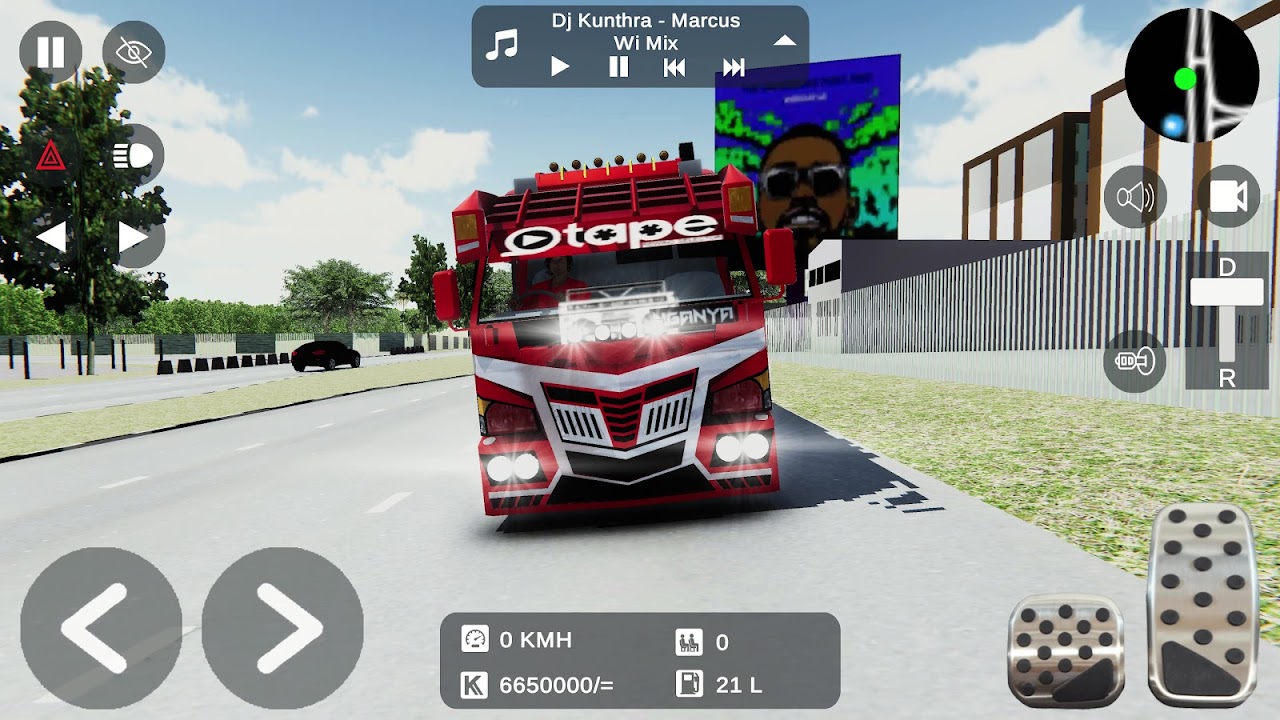
Task: Pause the game
Action: [49, 53]
